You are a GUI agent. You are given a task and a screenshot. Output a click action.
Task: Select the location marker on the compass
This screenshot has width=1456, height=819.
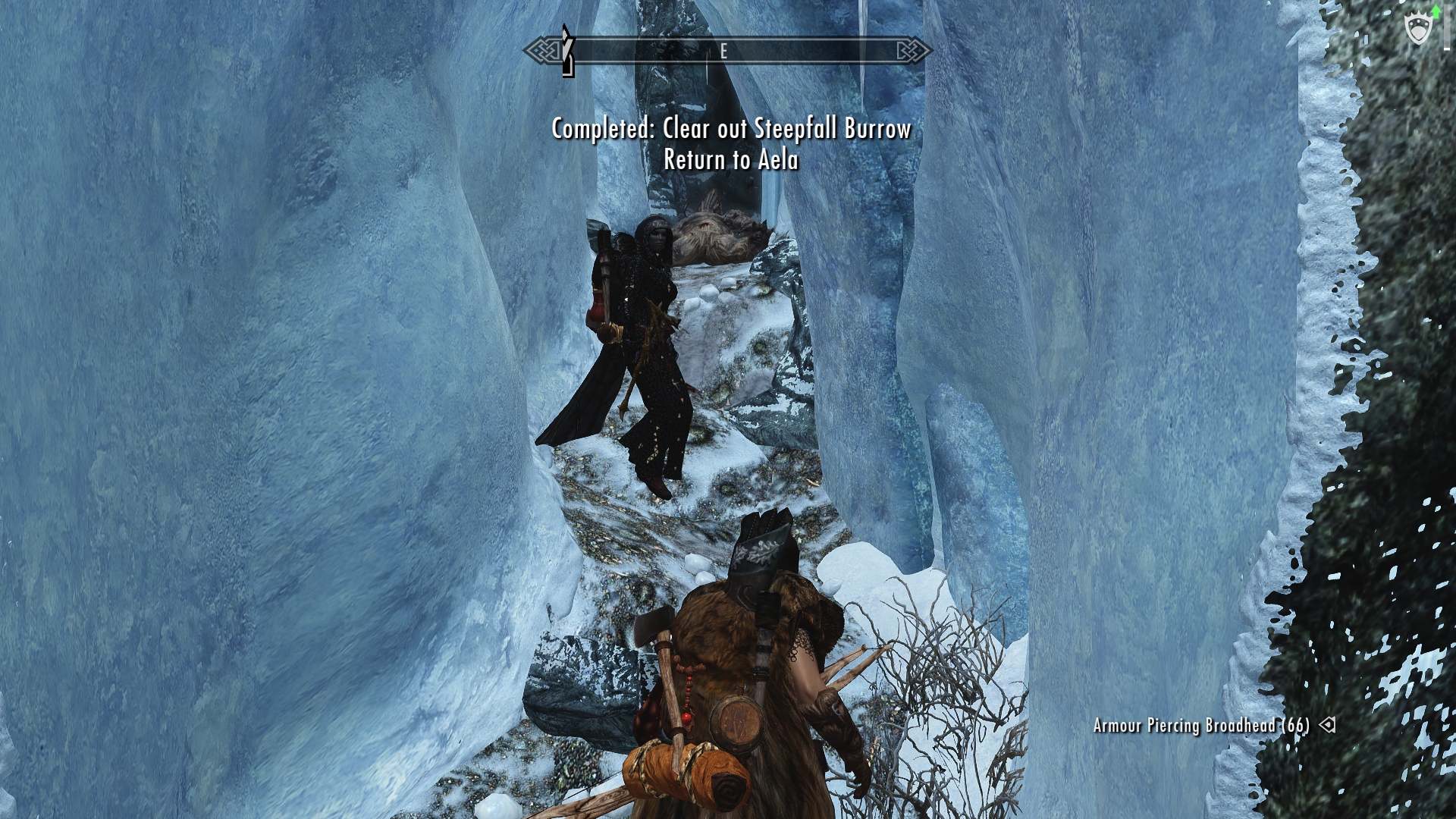567,52
